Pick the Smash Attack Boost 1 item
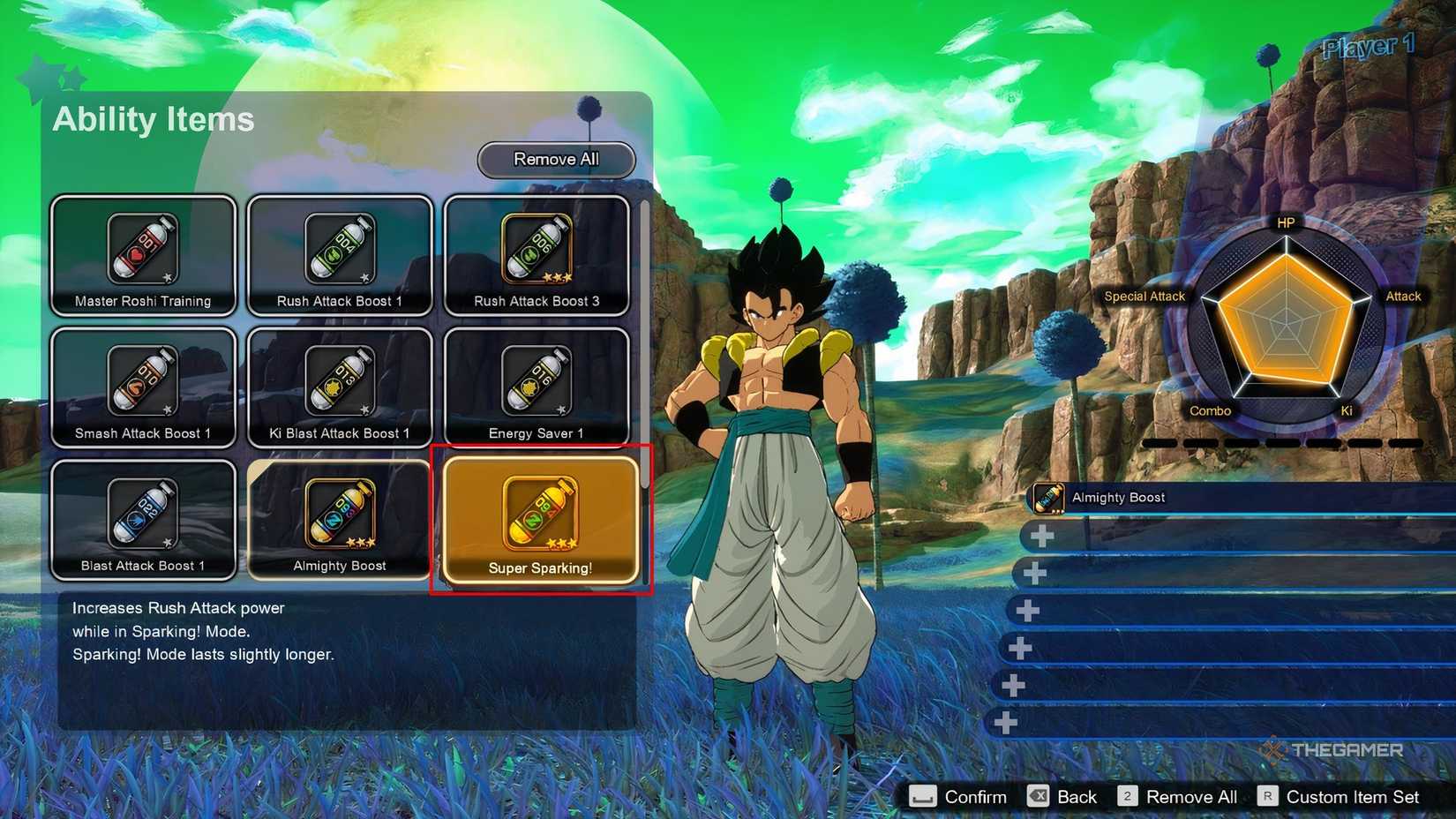The height and width of the screenshot is (819, 1456). (143, 388)
